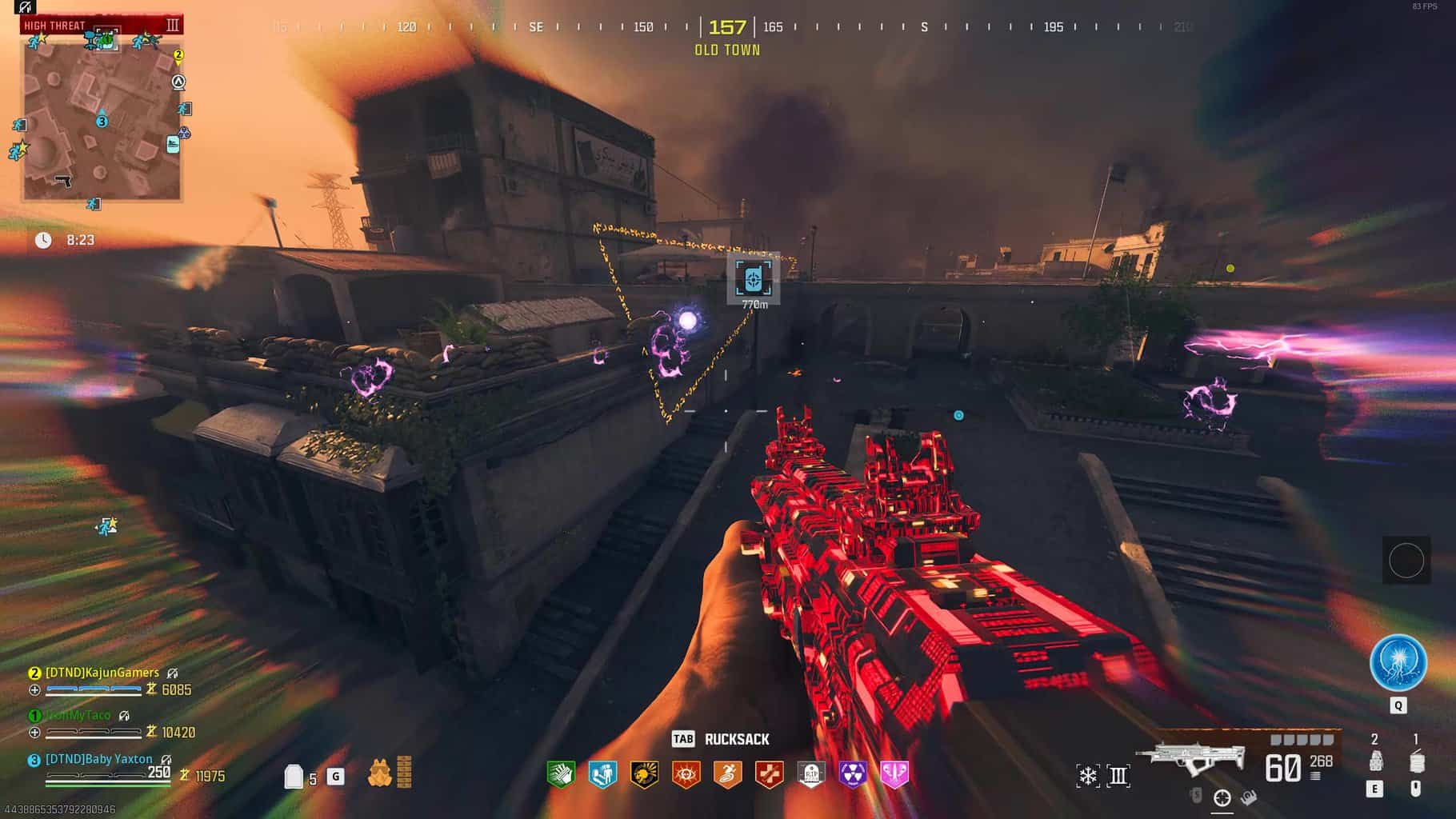Viewport: 1456px width, 819px height.
Task: Click the Death Perception eye perk icon
Action: click(x=686, y=773)
